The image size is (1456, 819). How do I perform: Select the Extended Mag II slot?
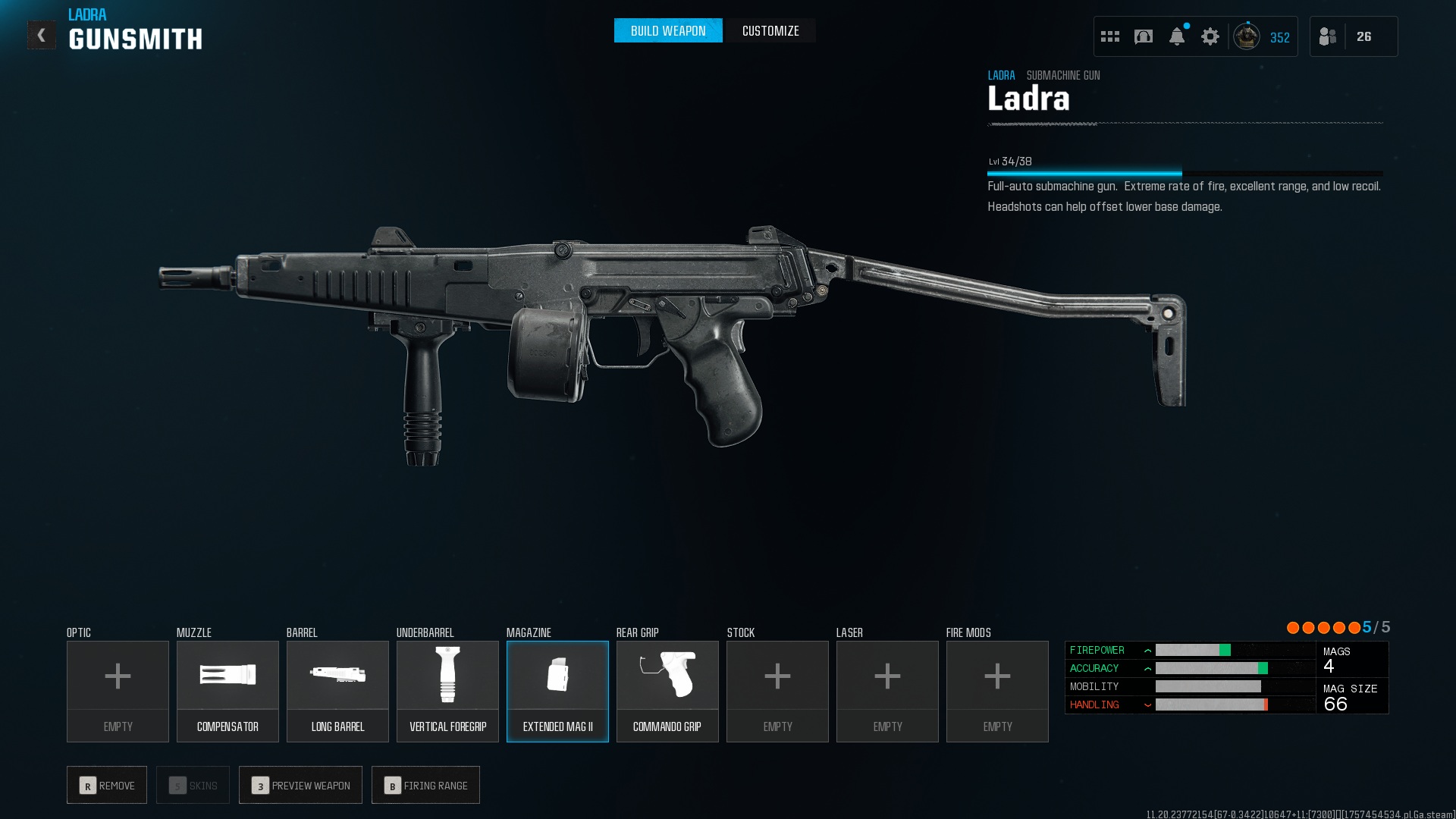pos(557,691)
